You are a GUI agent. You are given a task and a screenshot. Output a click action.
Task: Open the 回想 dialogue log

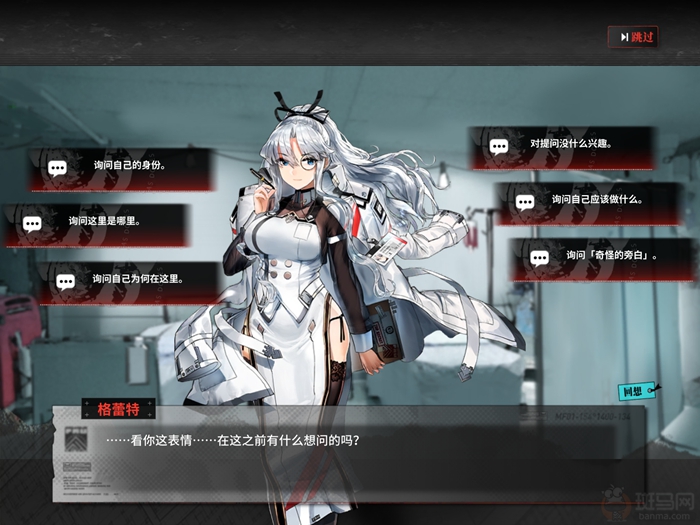[634, 391]
